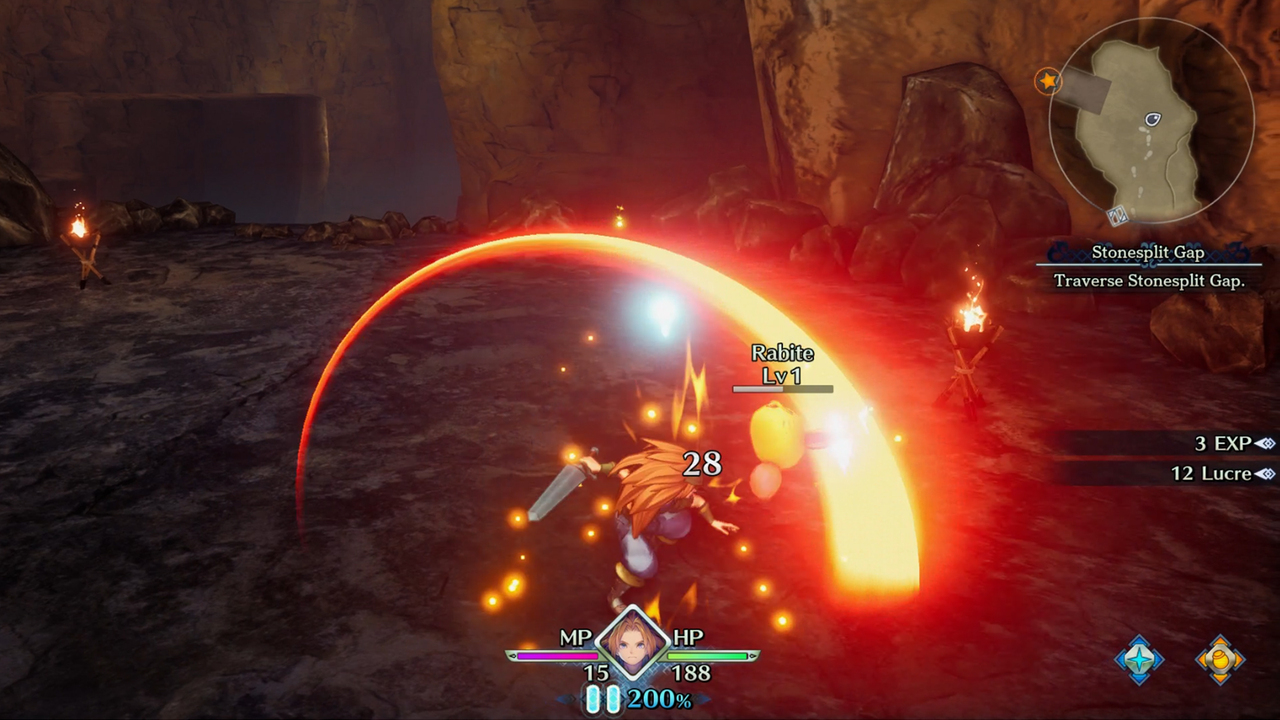Viewport: 1280px width, 720px height.
Task: Activate the blue star shortcut icon
Action: click(1139, 659)
